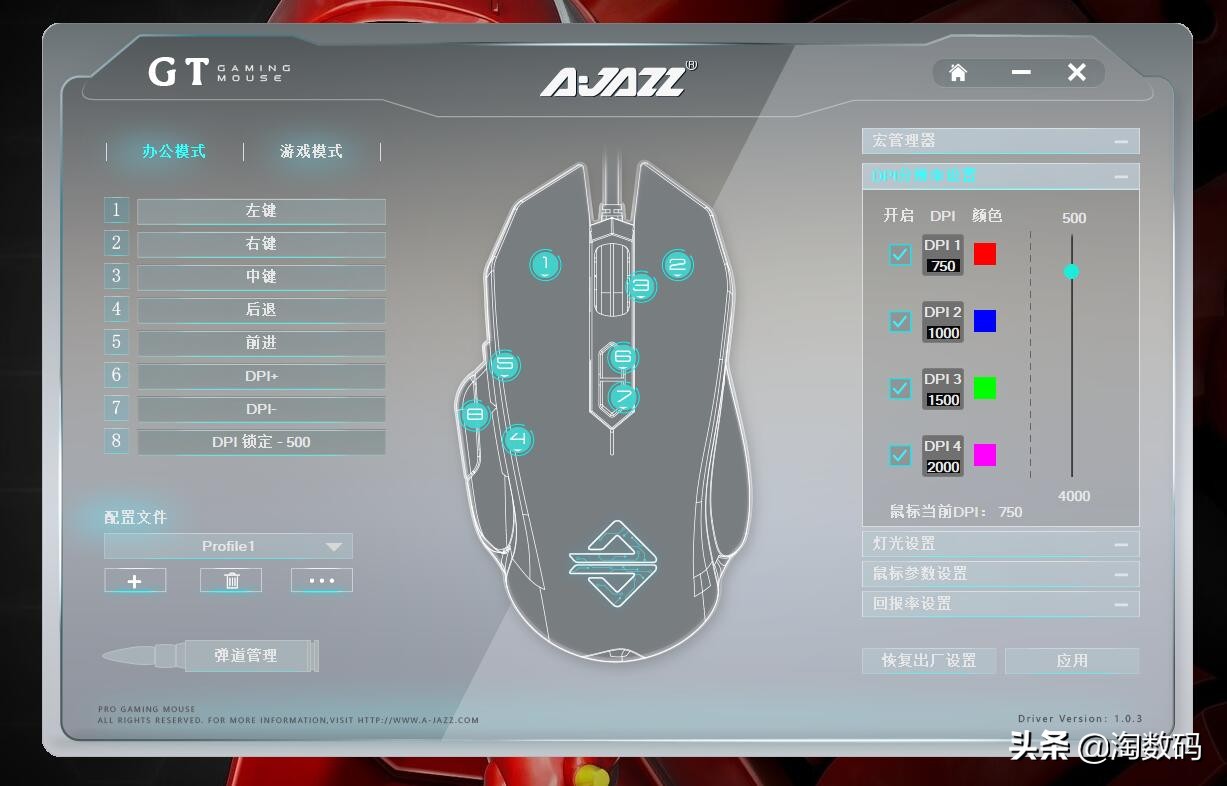
Task: Pick the blue DPI 2 color swatch
Action: tap(985, 321)
